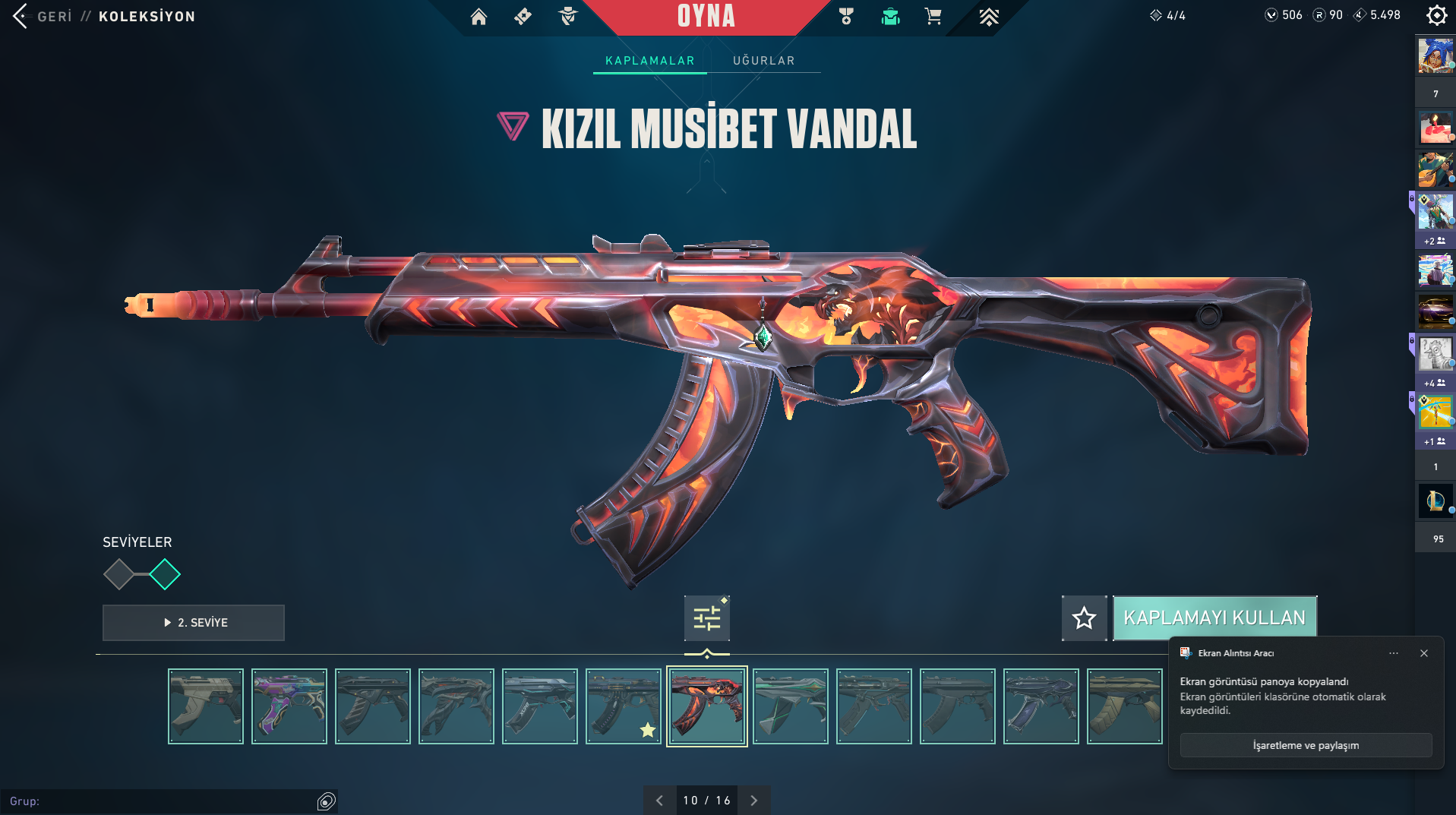Open the skin filter options button
The width and height of the screenshot is (1456, 815).
click(706, 618)
